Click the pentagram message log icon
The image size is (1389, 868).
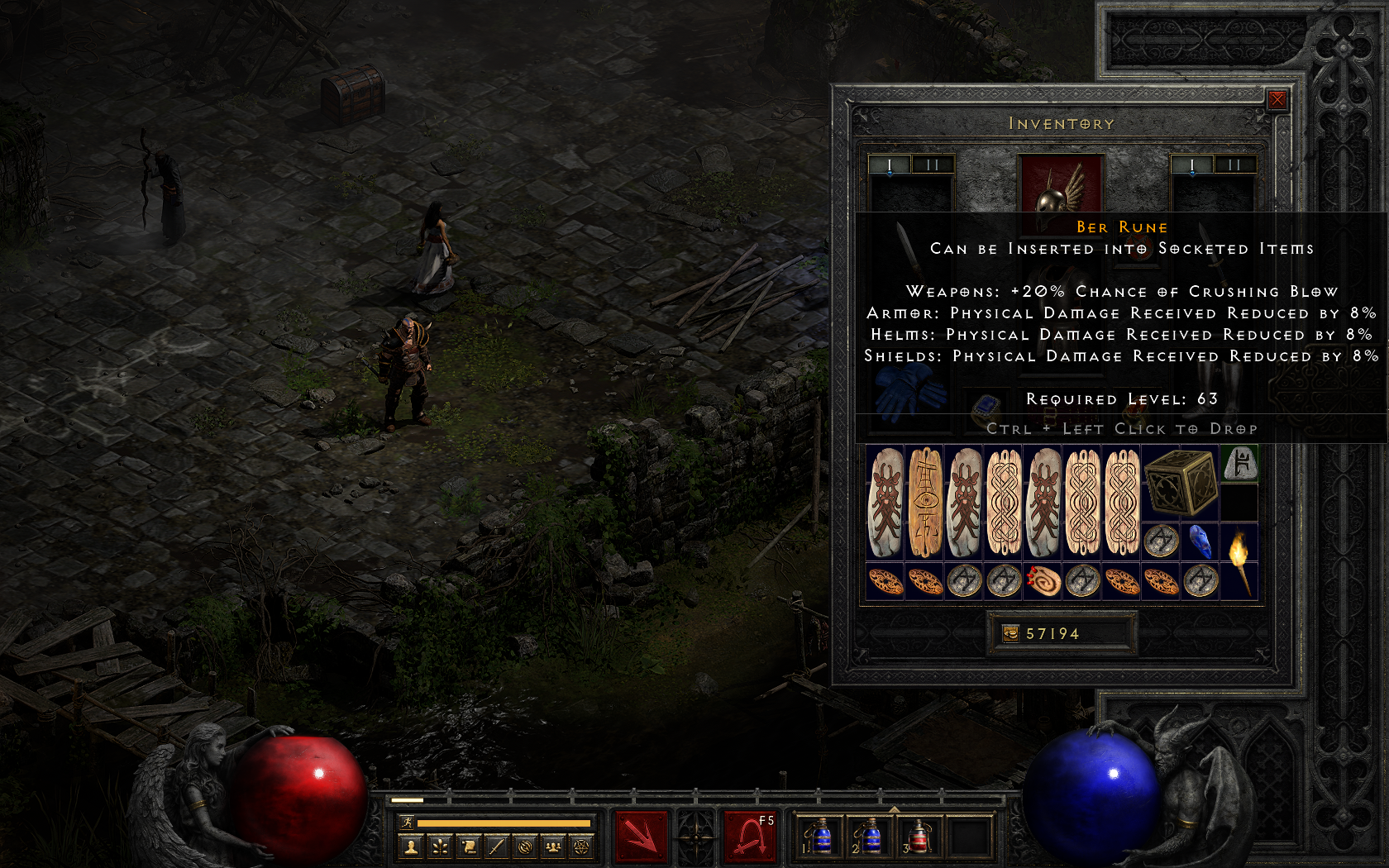click(x=581, y=848)
